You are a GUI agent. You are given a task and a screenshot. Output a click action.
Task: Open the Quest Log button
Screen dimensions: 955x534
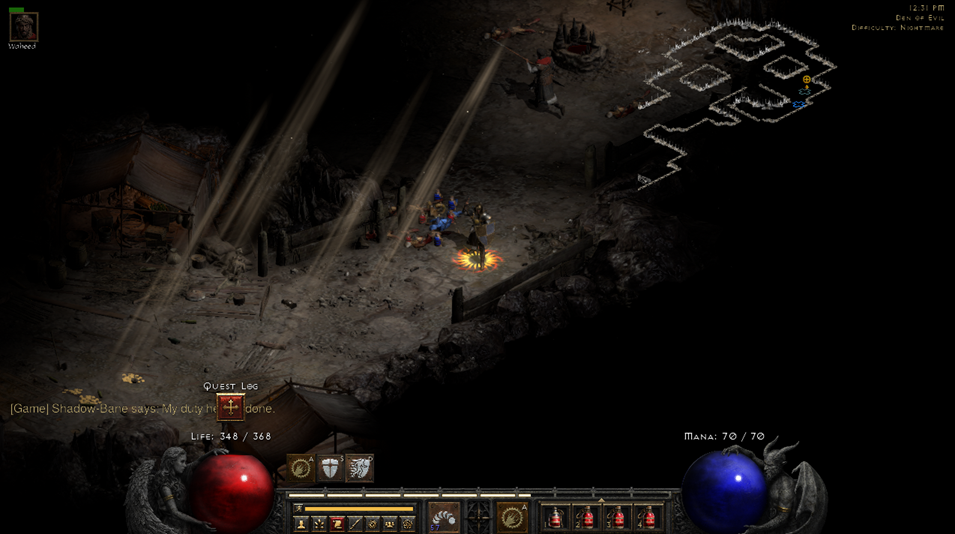tap(231, 407)
